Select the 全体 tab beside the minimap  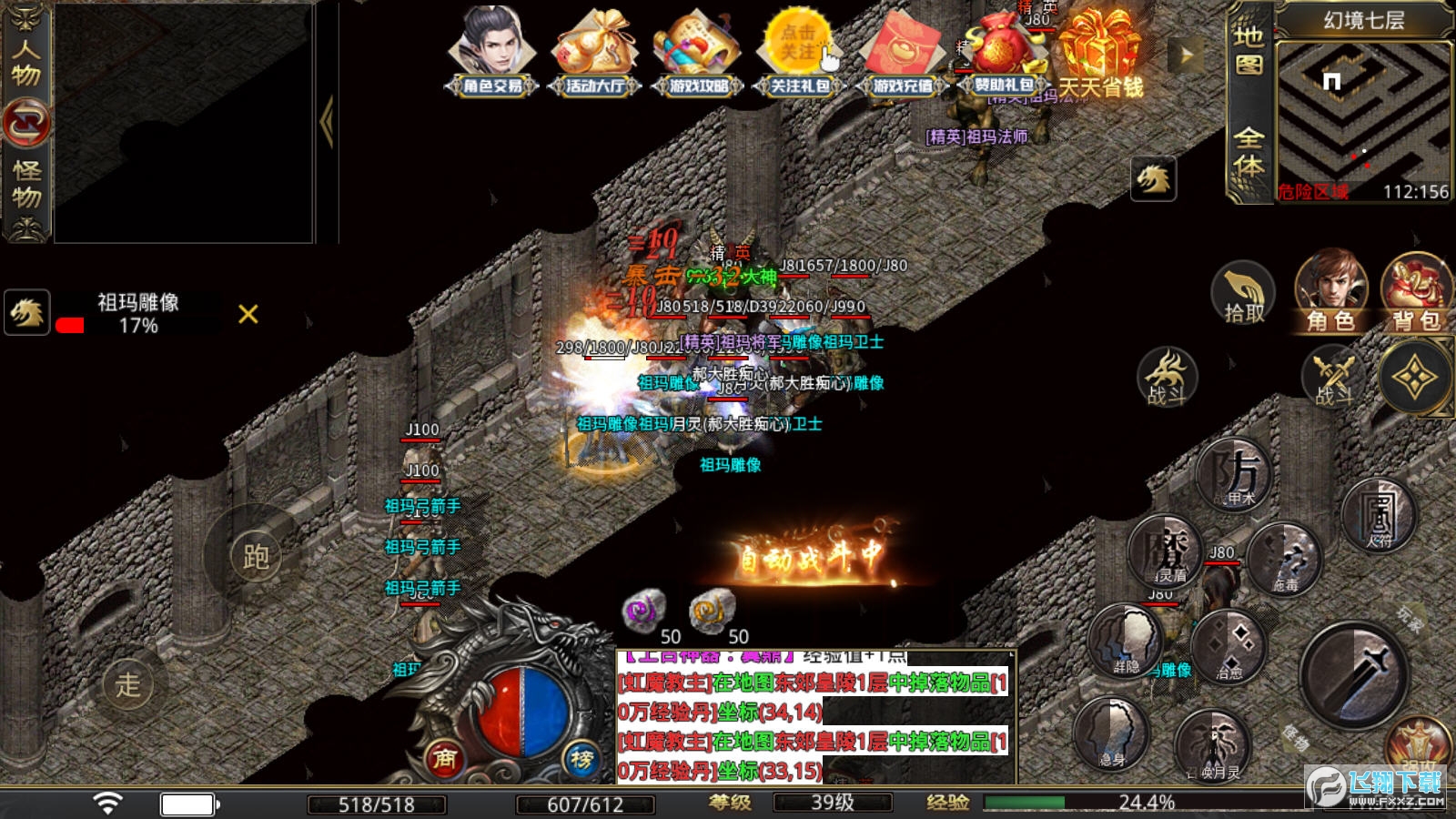pos(1249,152)
